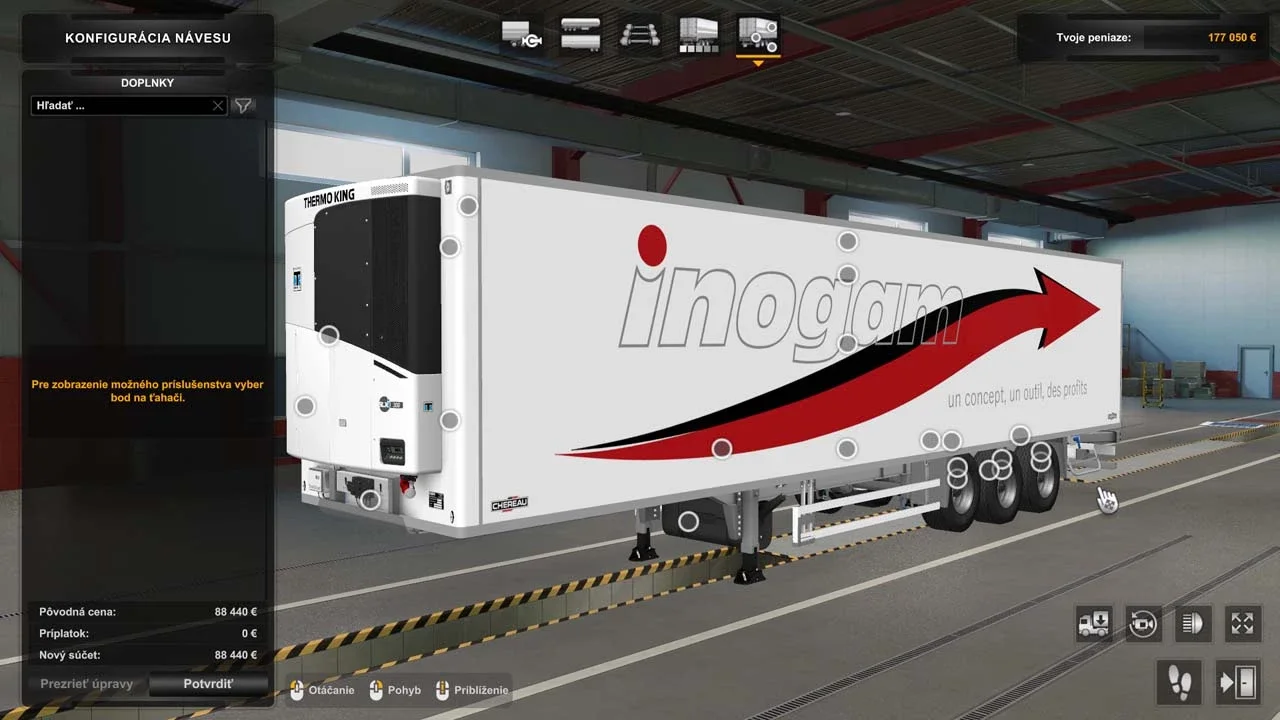This screenshot has height=720, width=1280.
Task: Select the axle configuration icon
Action: 639,36
